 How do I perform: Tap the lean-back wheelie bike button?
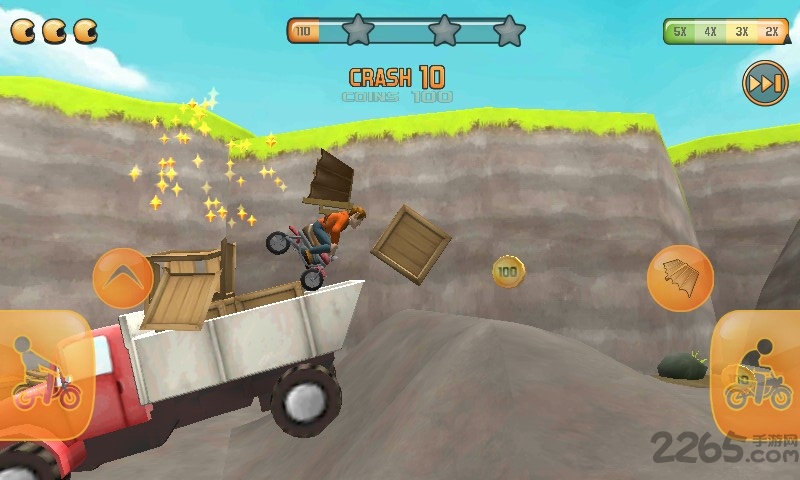[x=45, y=375]
